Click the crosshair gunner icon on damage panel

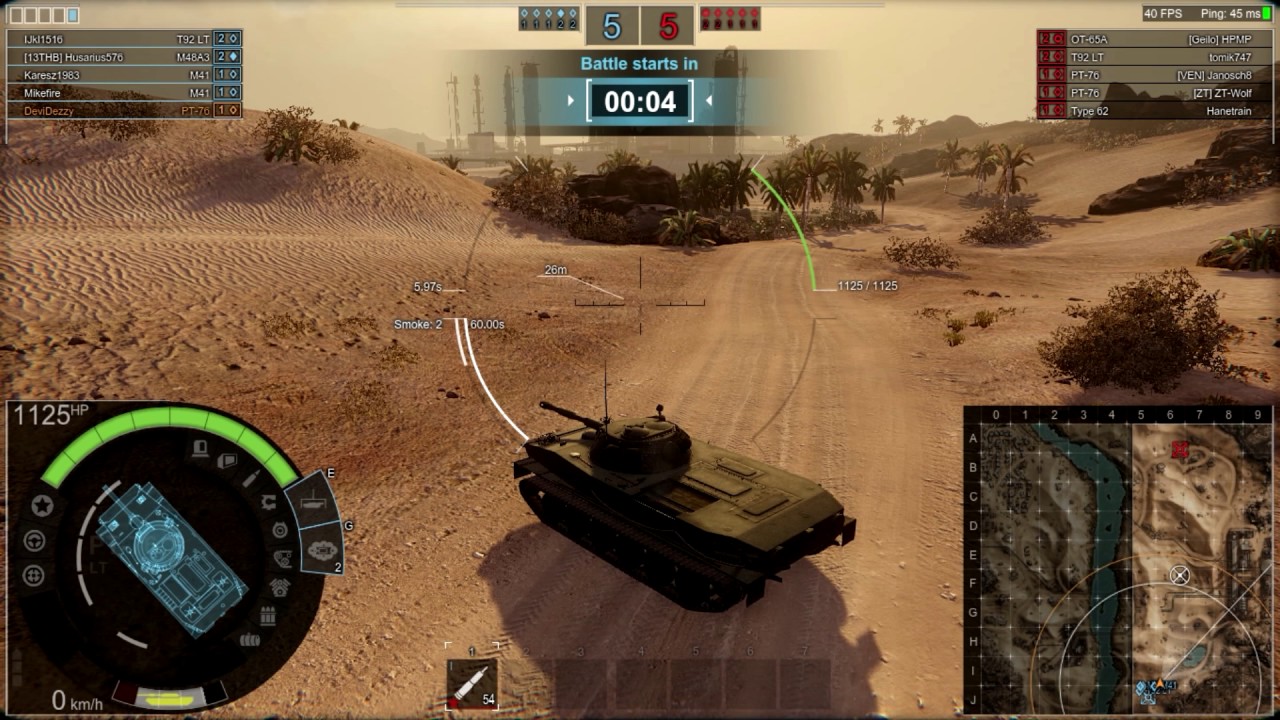[x=34, y=575]
